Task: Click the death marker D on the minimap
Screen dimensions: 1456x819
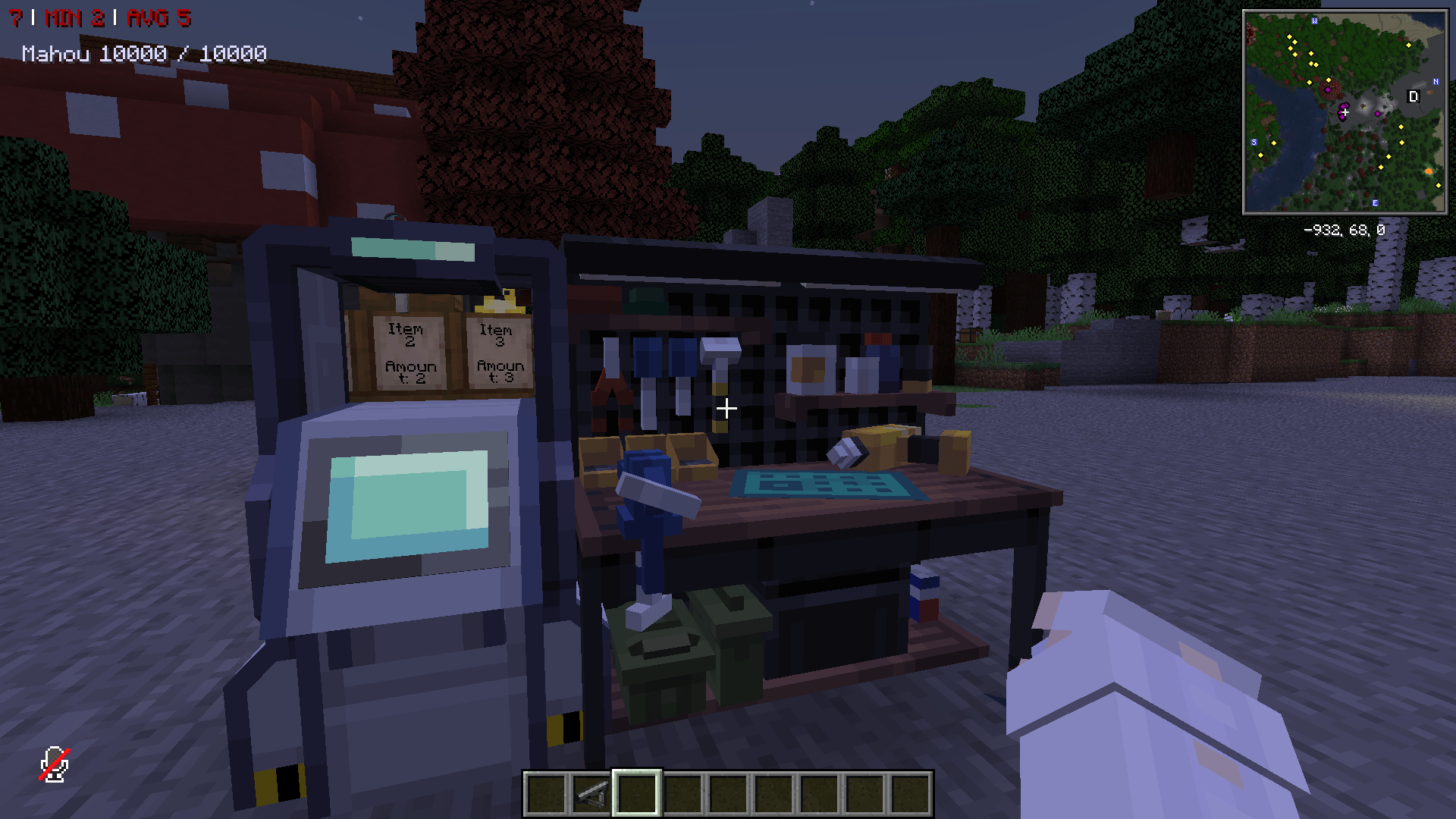Action: 1414,96
